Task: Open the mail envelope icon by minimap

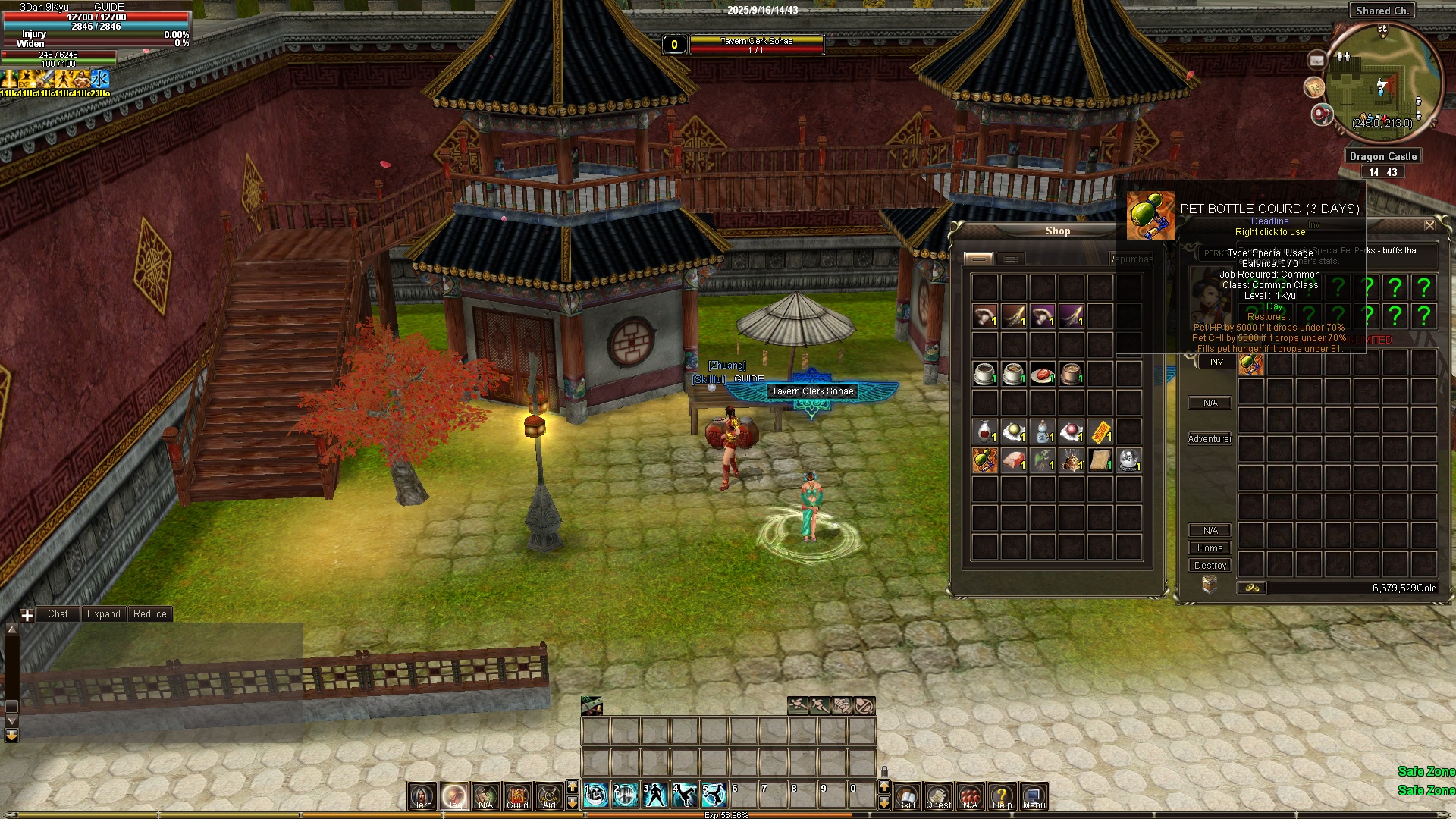Action: pyautogui.click(x=1316, y=60)
